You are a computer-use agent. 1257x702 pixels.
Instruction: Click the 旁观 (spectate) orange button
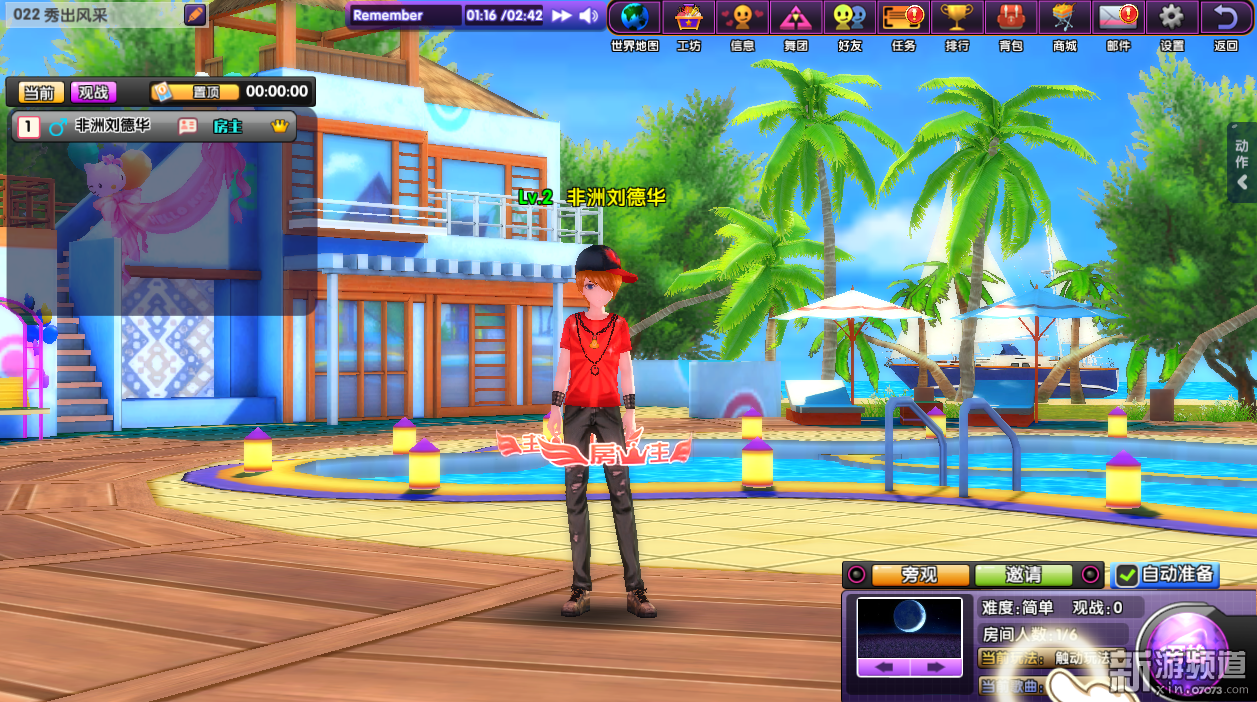(920, 575)
